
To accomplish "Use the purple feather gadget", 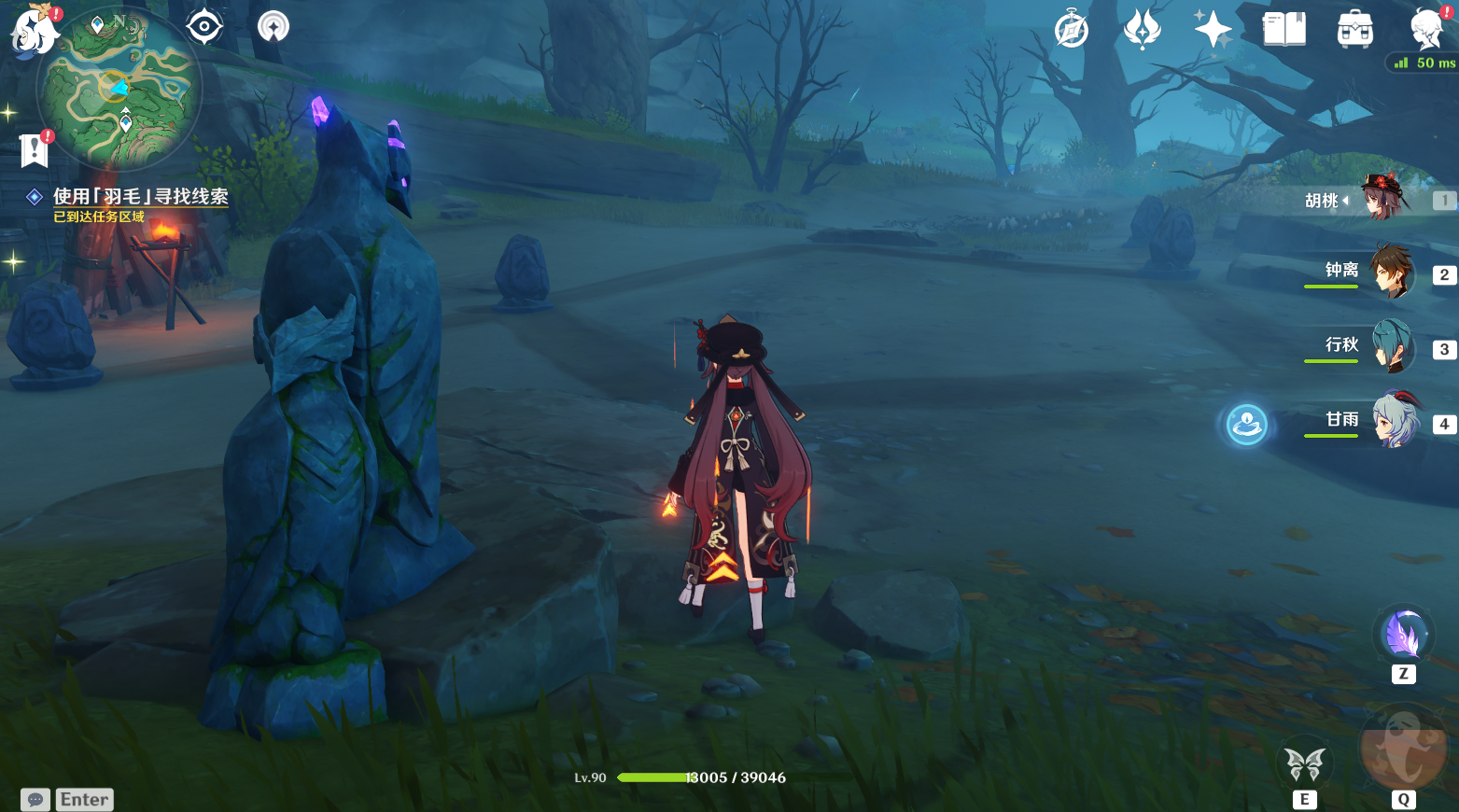I will point(1403,636).
